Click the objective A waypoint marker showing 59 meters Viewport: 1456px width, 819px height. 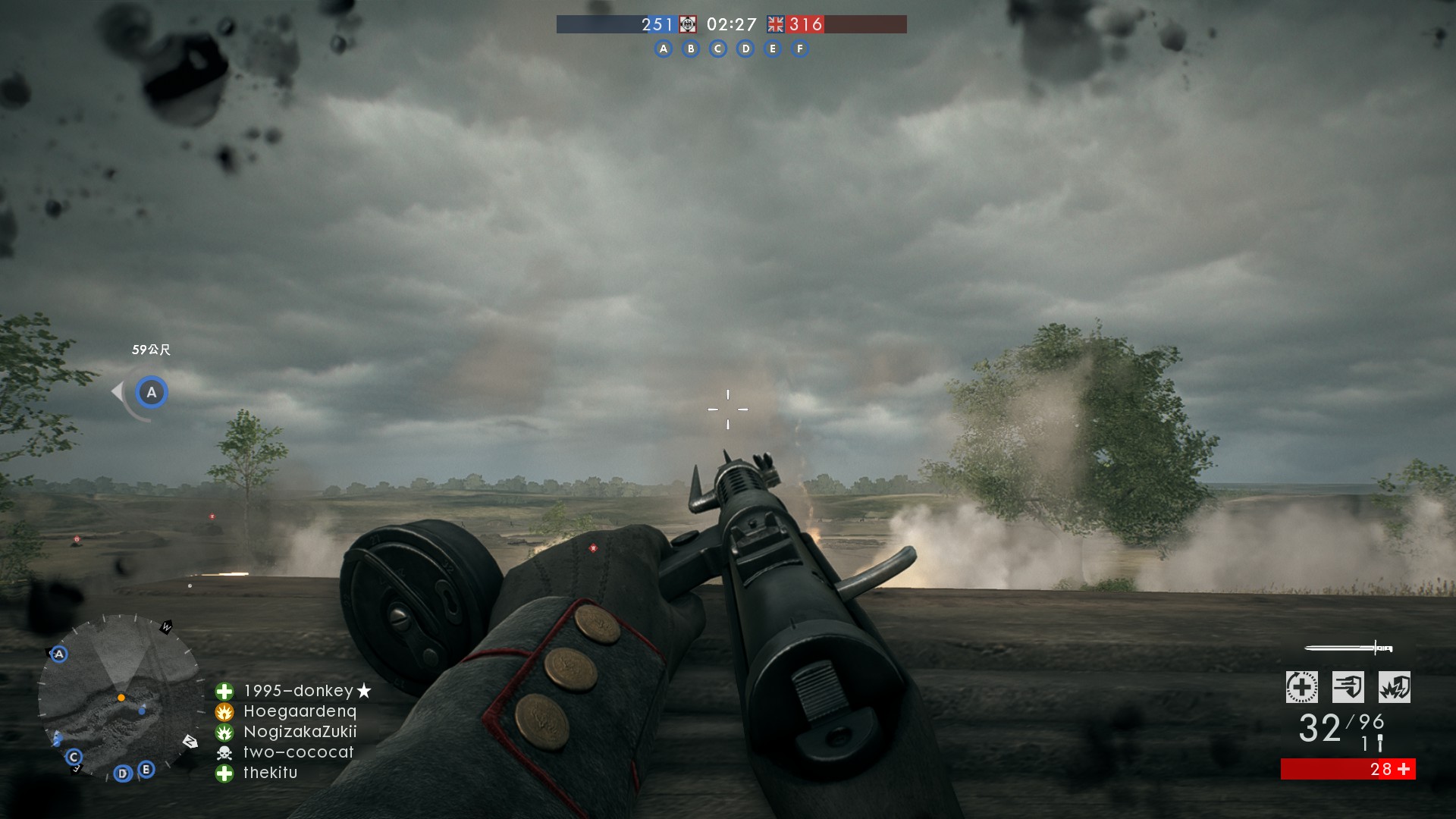[x=152, y=393]
